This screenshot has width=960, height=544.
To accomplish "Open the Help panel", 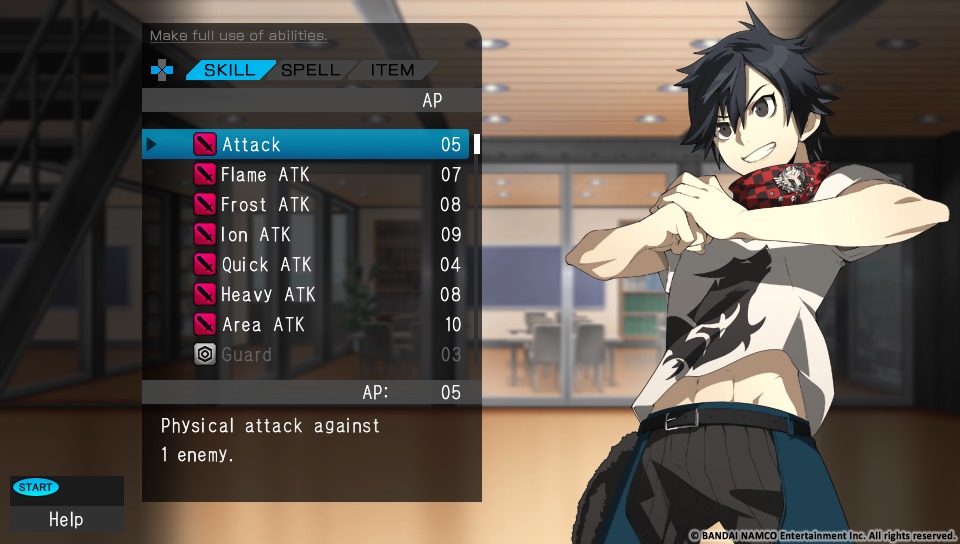I will pos(66,518).
